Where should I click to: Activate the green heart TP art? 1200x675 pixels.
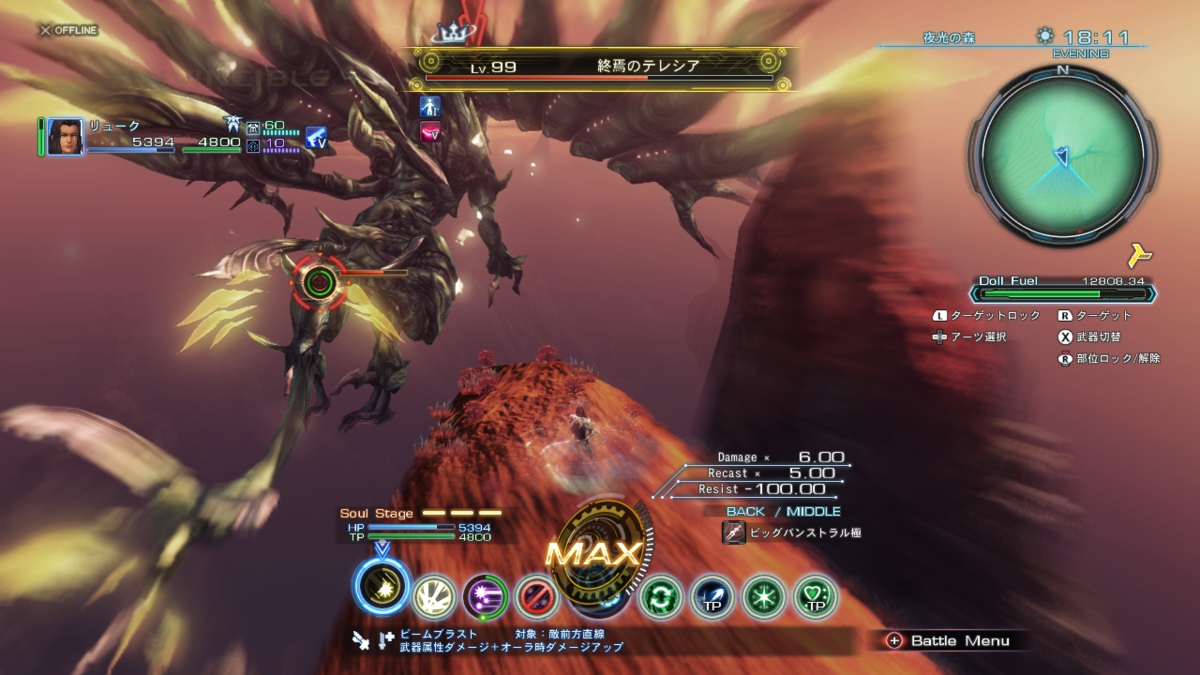tap(814, 597)
